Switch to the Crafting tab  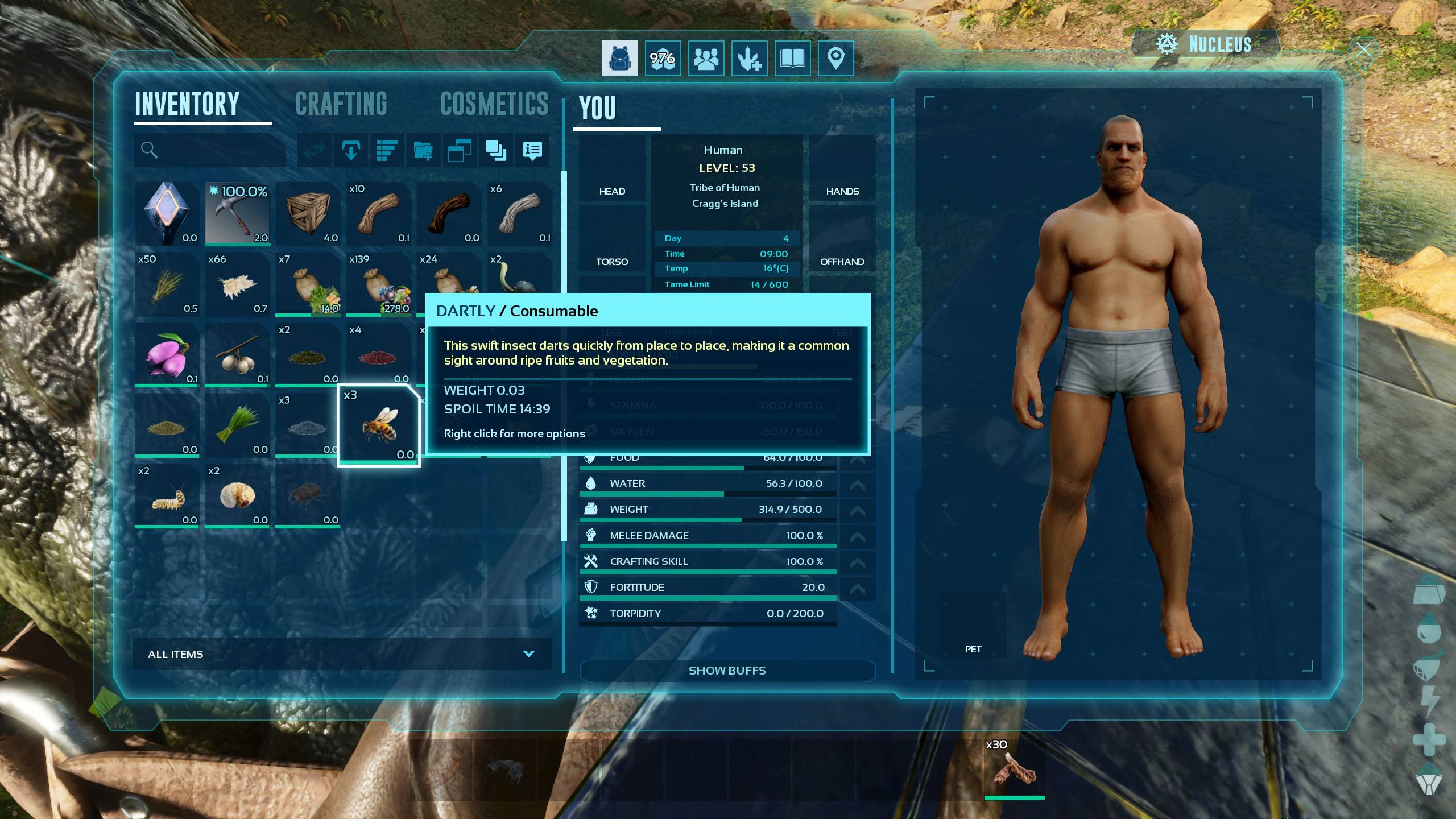[341, 105]
